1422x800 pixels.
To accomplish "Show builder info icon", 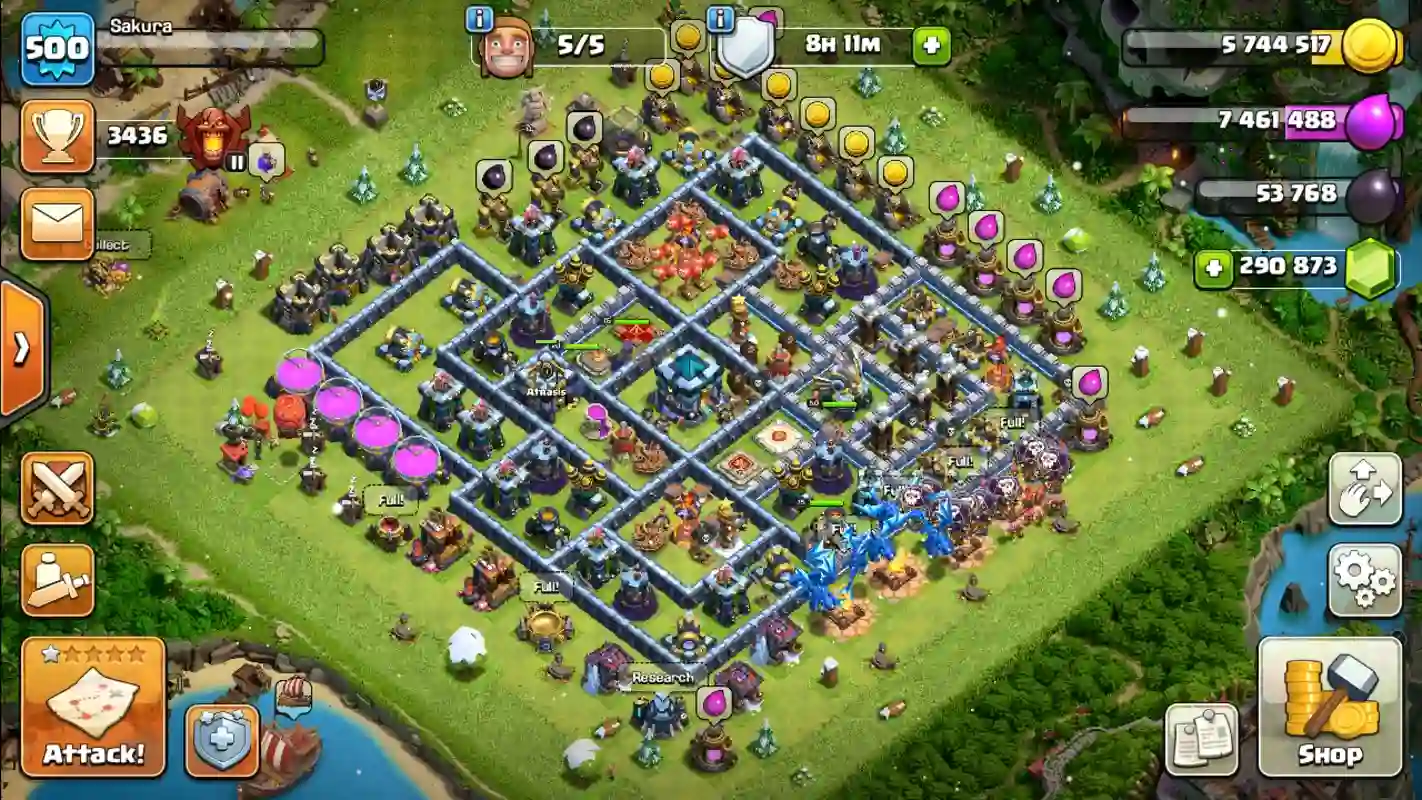I will coord(480,19).
